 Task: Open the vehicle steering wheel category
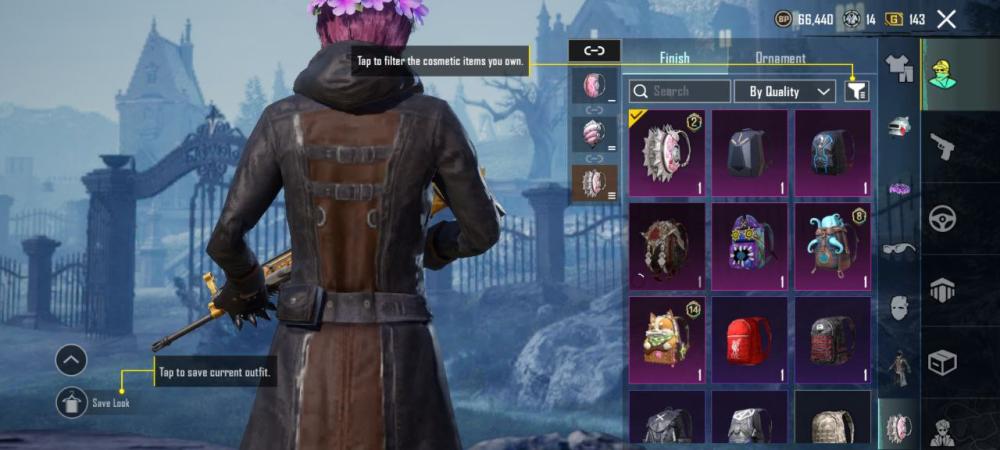[942, 219]
